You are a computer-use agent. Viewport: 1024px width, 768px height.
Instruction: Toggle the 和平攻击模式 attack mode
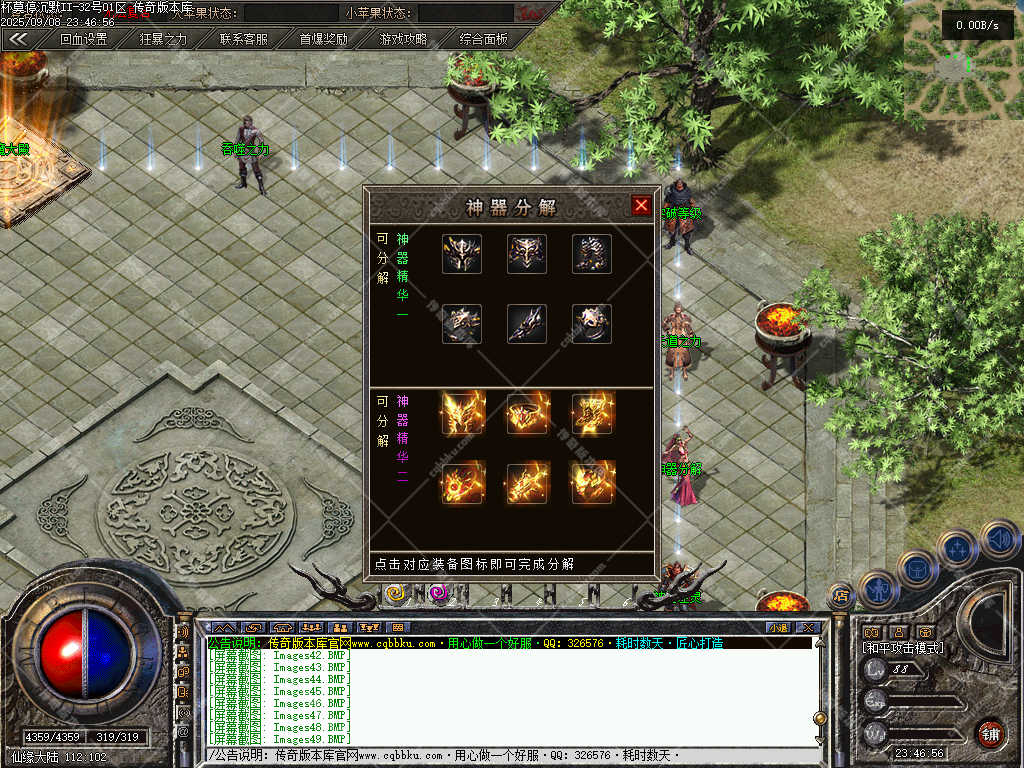coord(903,648)
